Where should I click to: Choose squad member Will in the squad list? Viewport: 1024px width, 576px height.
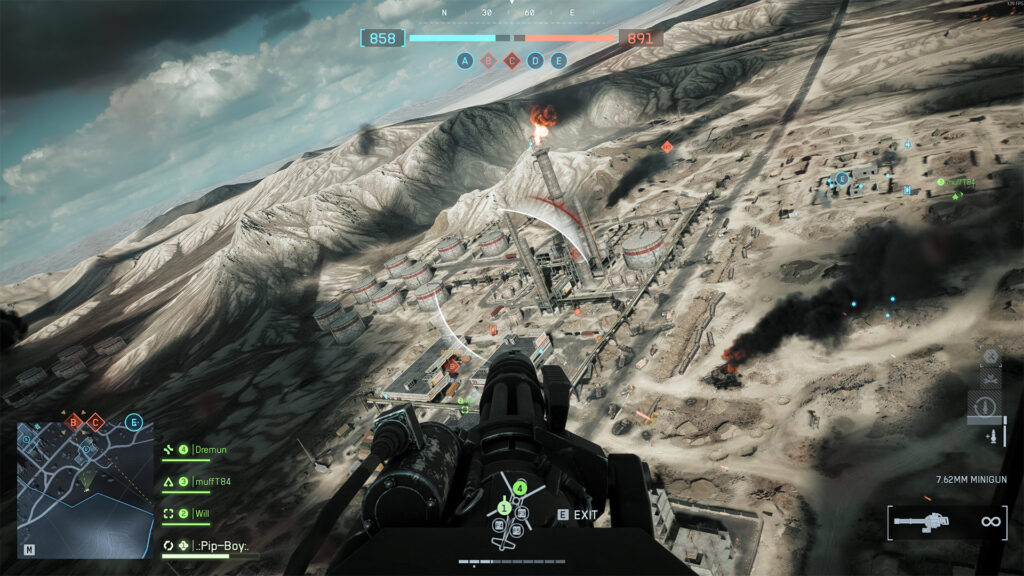click(204, 514)
